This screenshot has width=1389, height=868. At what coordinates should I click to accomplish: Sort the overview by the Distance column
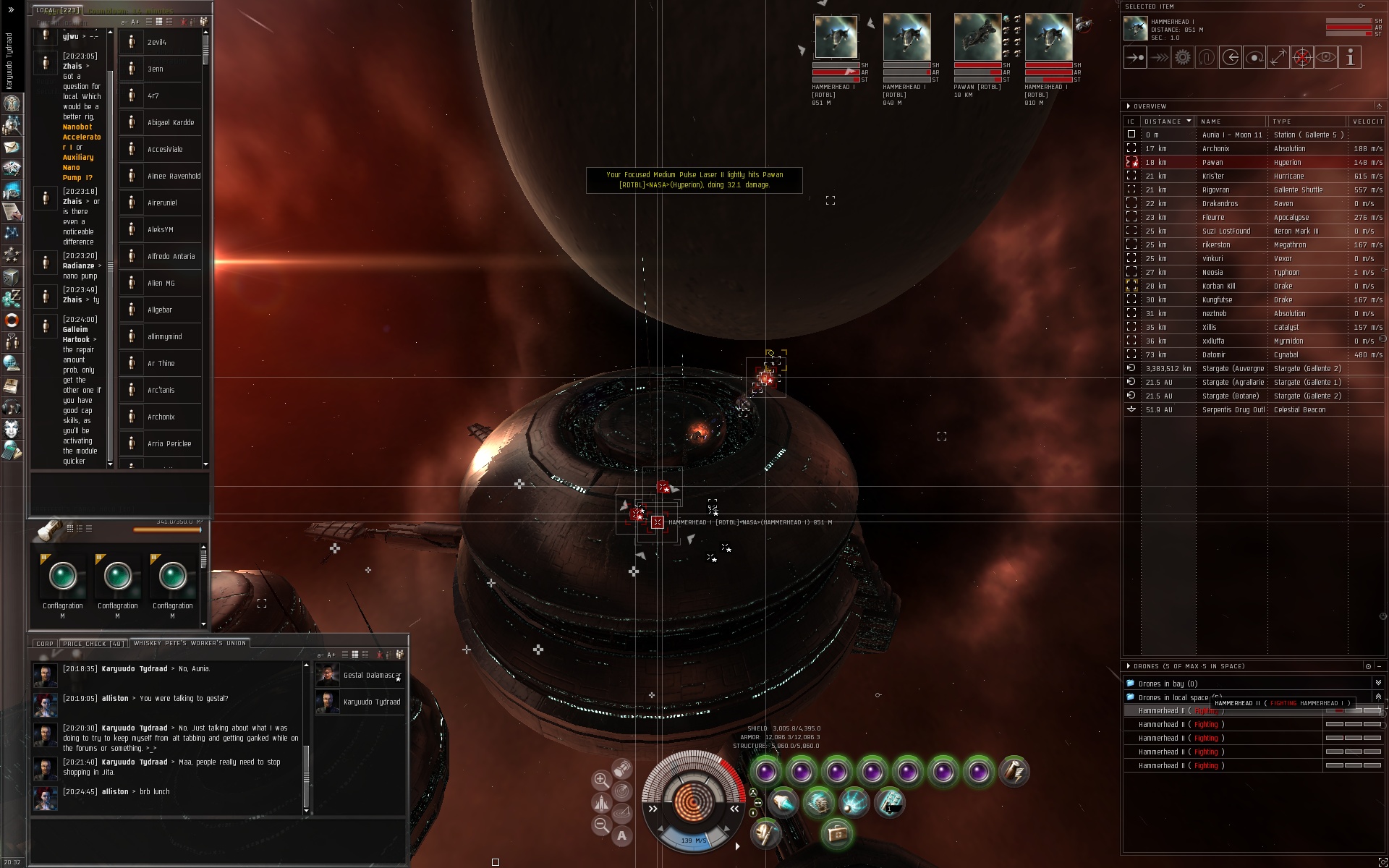pos(1166,122)
